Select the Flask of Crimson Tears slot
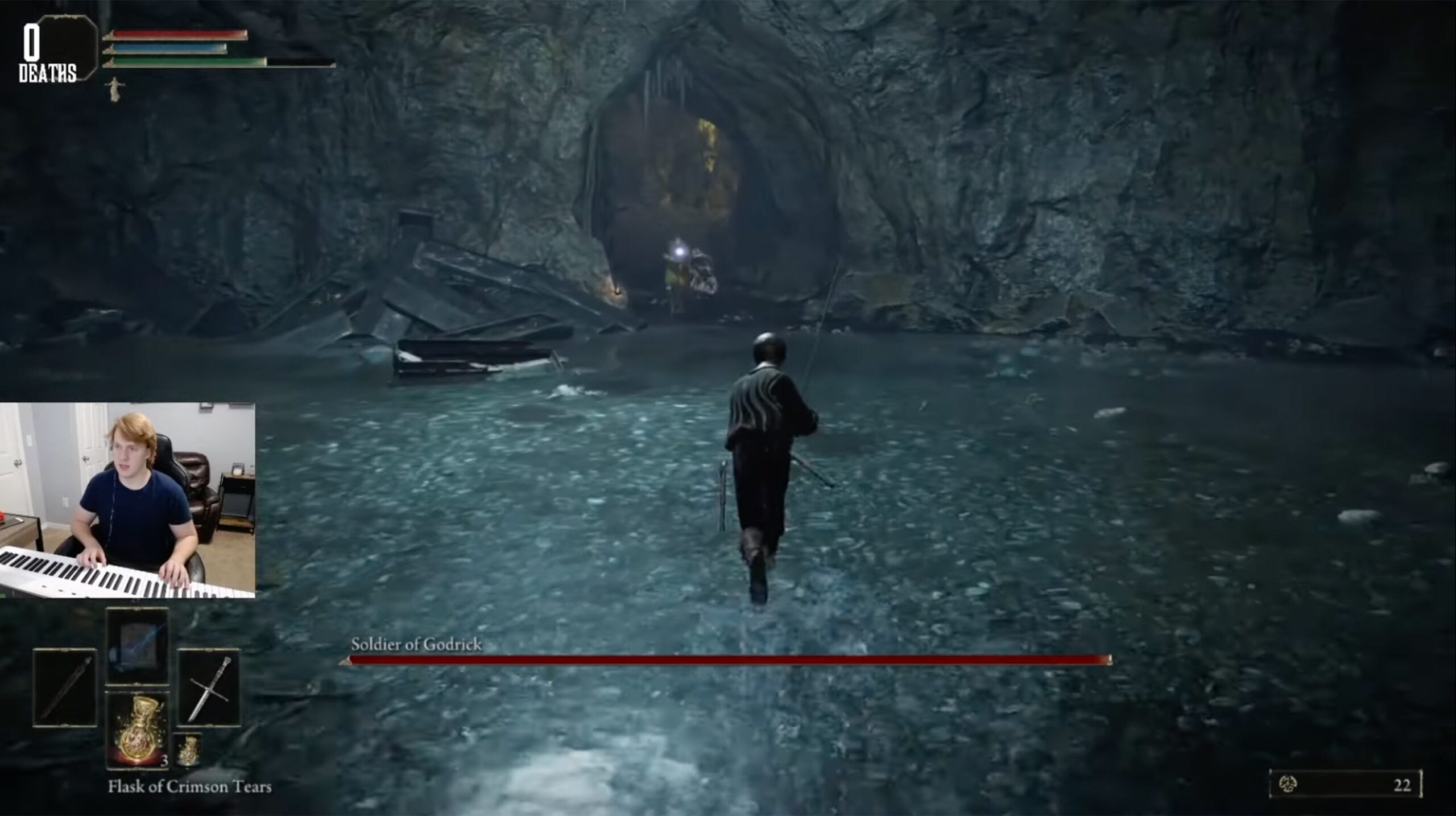 137,729
